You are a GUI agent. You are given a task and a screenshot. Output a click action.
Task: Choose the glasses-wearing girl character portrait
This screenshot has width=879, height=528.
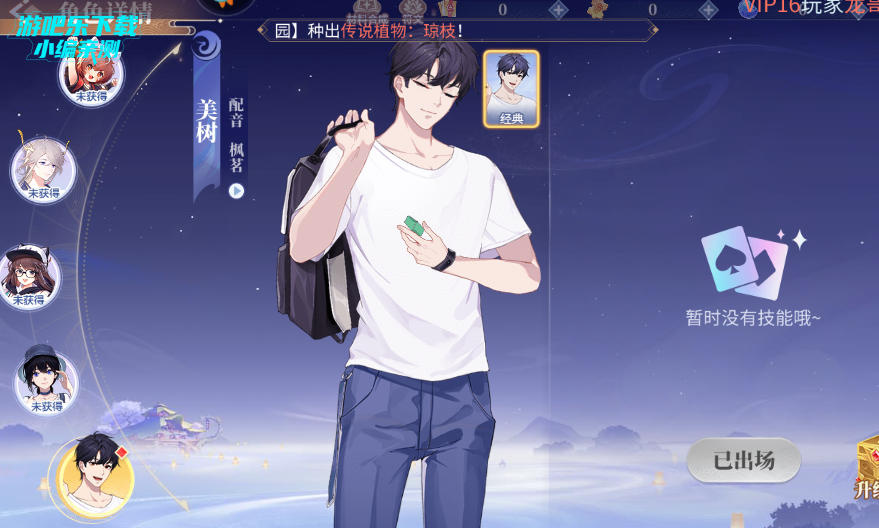click(x=29, y=276)
